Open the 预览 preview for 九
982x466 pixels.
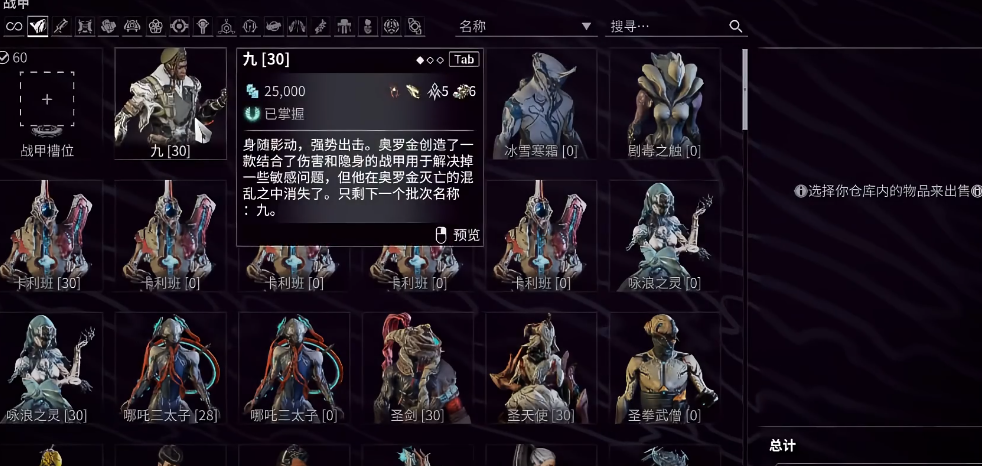(459, 235)
